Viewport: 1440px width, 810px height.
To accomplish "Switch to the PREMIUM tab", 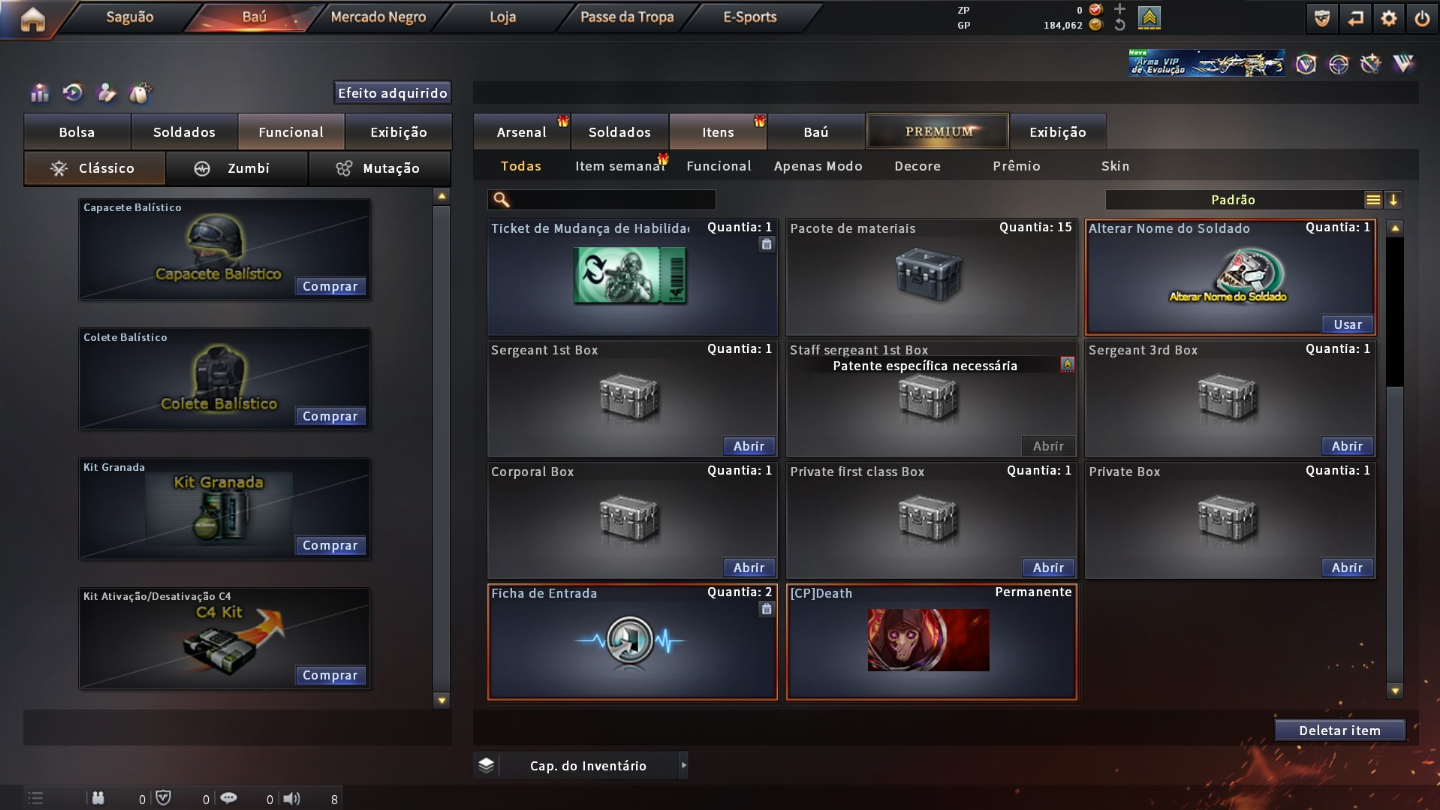I will click(x=938, y=131).
